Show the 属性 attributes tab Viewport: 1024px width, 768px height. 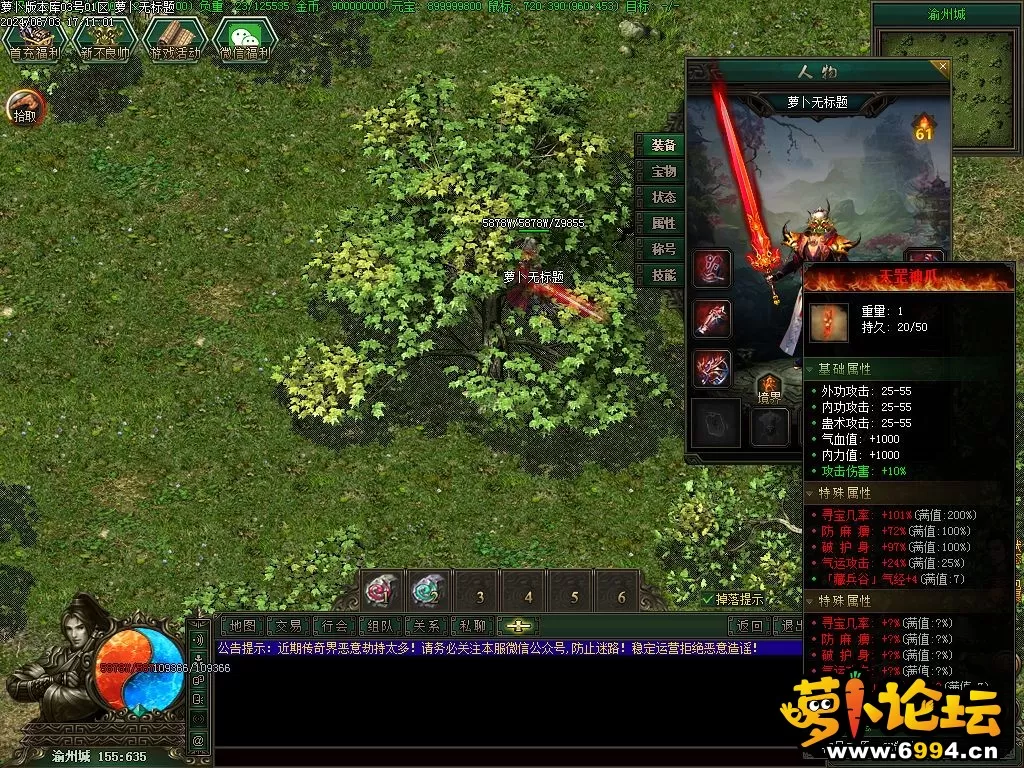[663, 224]
